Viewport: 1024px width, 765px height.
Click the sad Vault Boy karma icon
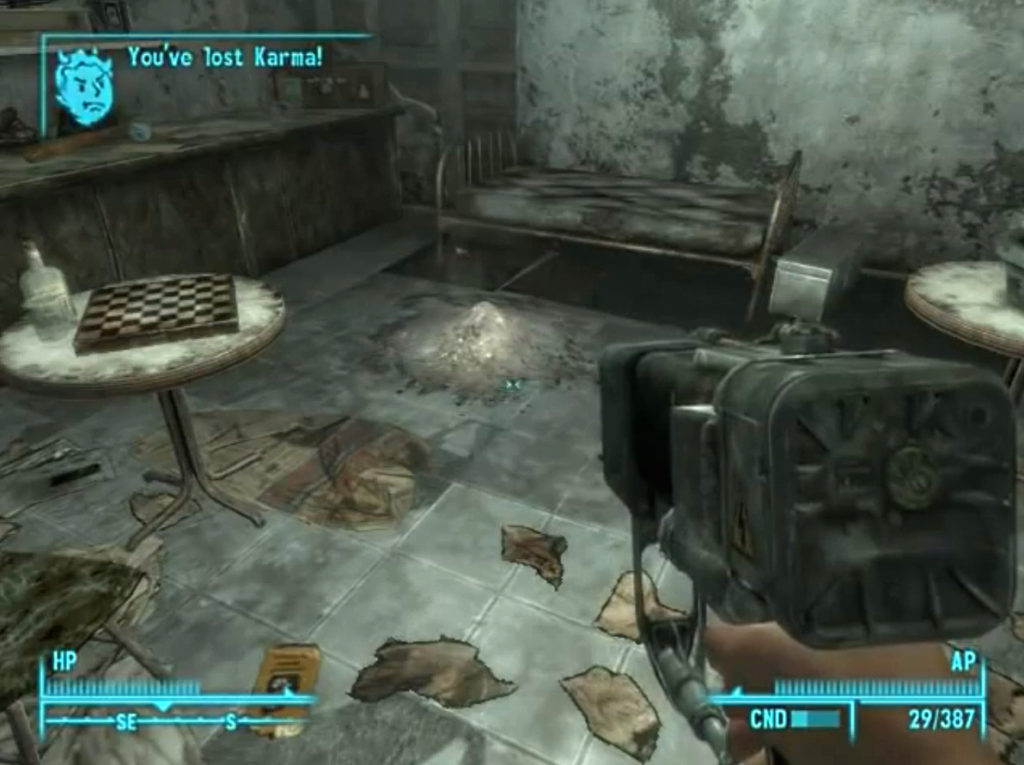(85, 87)
